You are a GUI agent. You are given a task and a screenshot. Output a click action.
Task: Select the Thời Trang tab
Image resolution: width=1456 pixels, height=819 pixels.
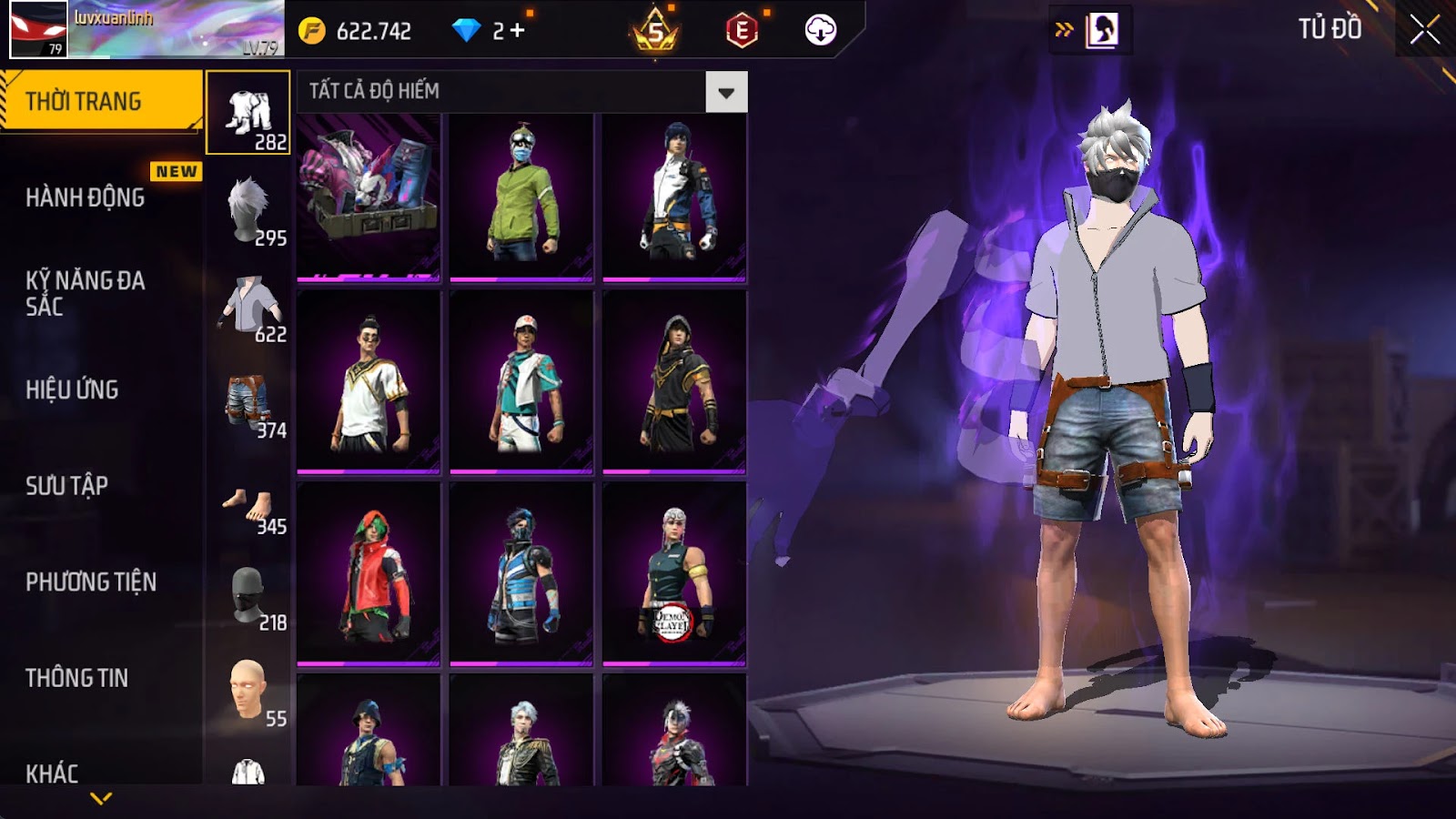[x=100, y=100]
